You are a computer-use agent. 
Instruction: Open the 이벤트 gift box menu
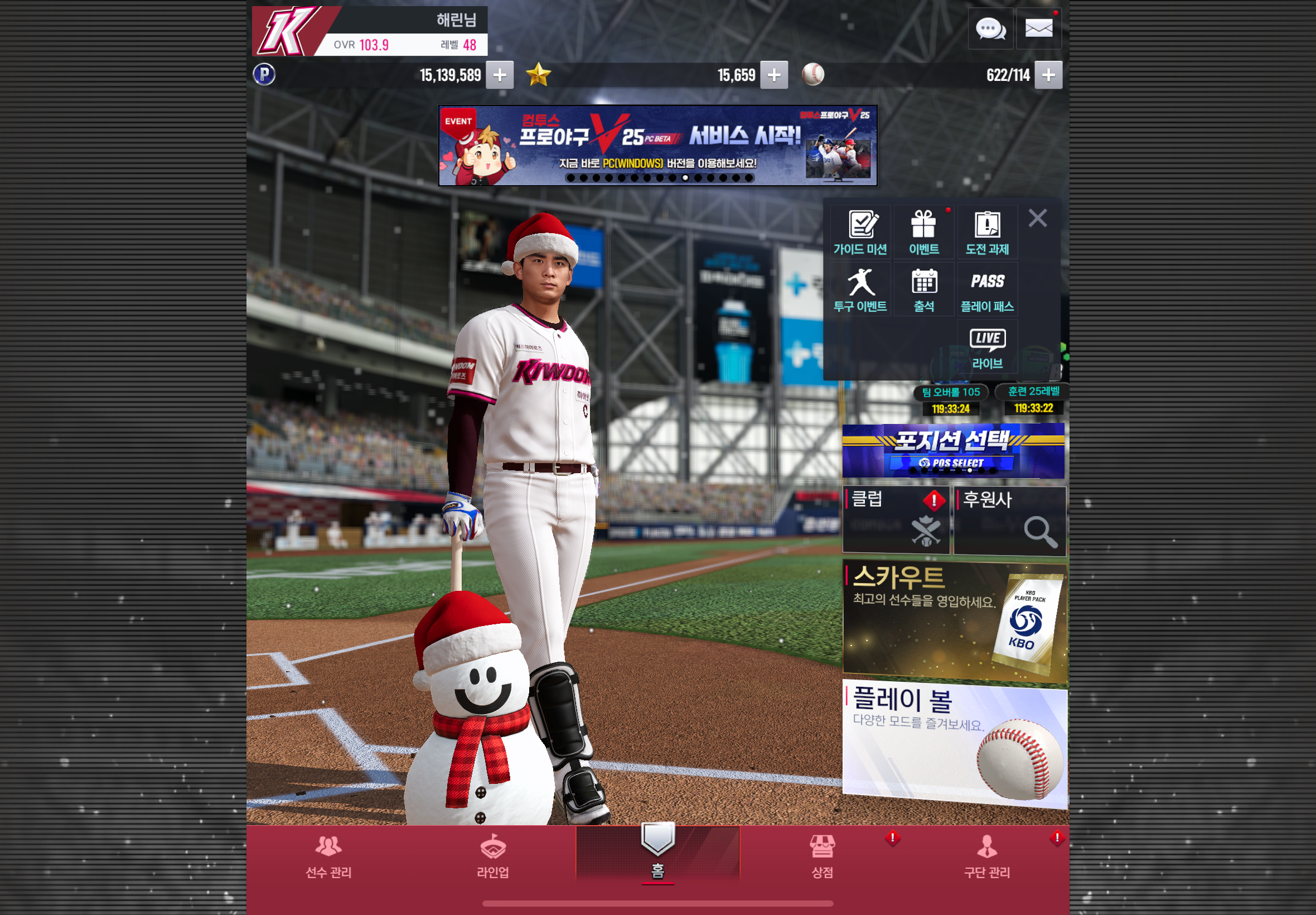pyautogui.click(x=923, y=232)
